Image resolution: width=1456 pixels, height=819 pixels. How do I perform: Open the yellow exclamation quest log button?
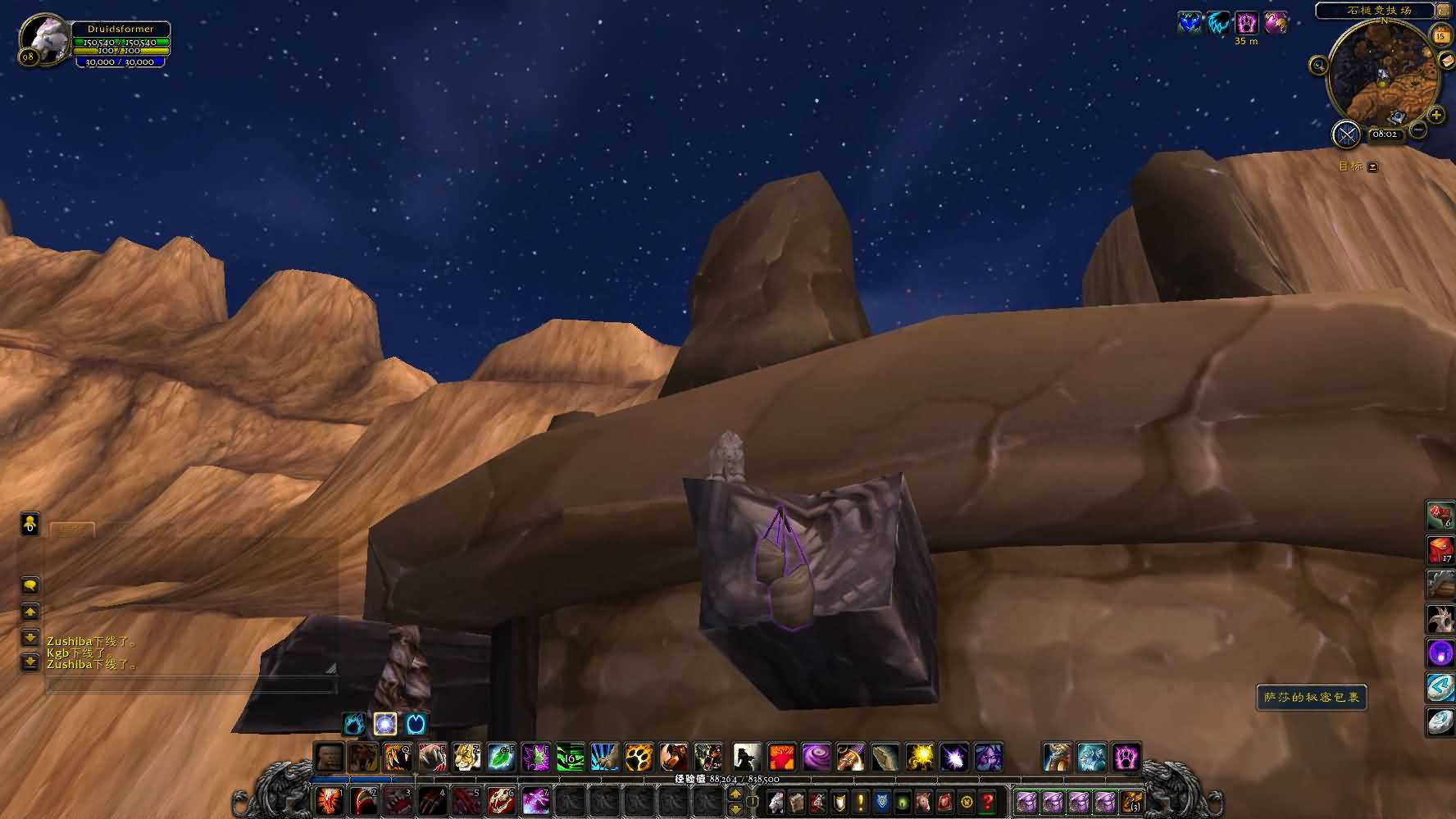tap(861, 801)
